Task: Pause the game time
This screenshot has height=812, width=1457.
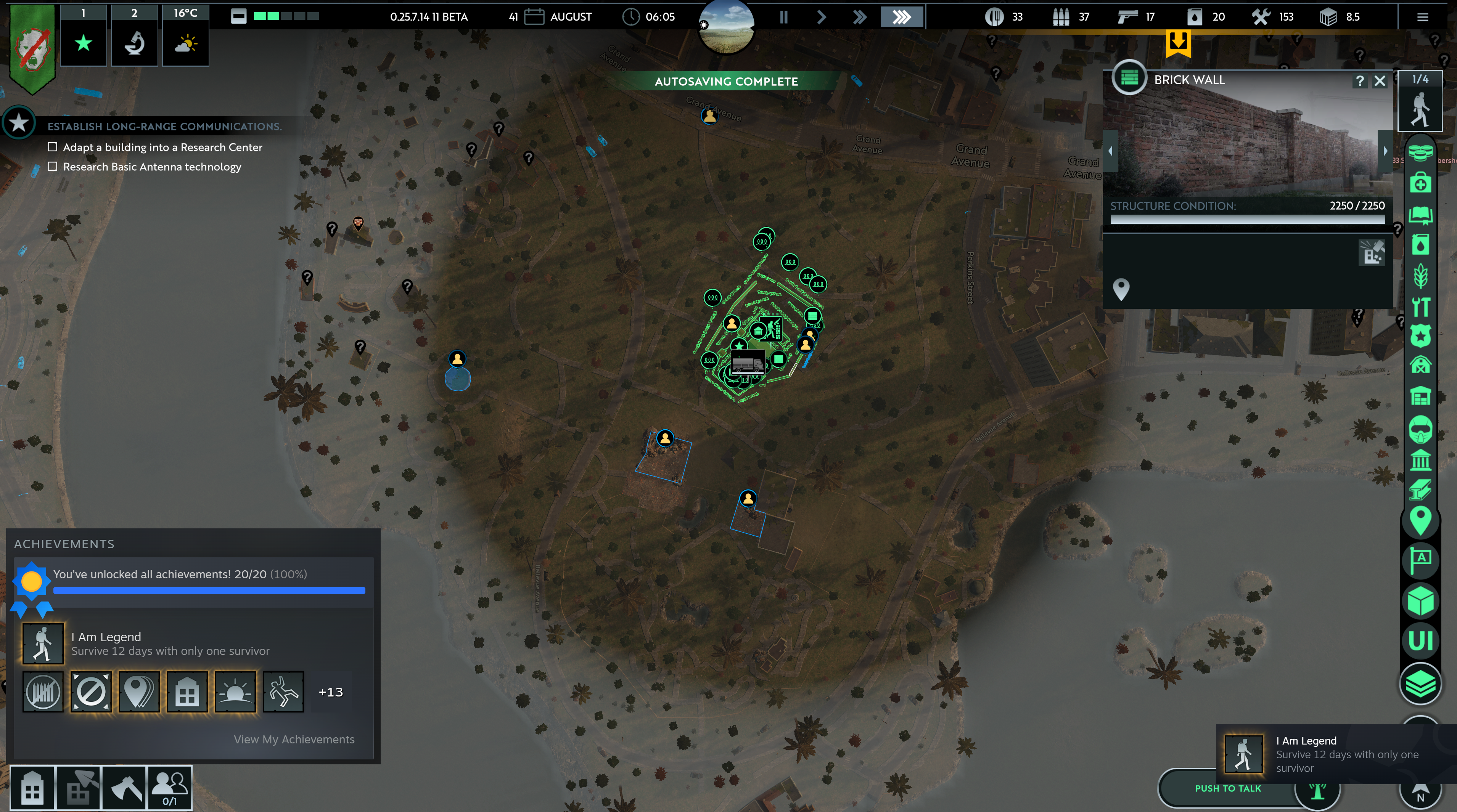Action: tap(783, 17)
